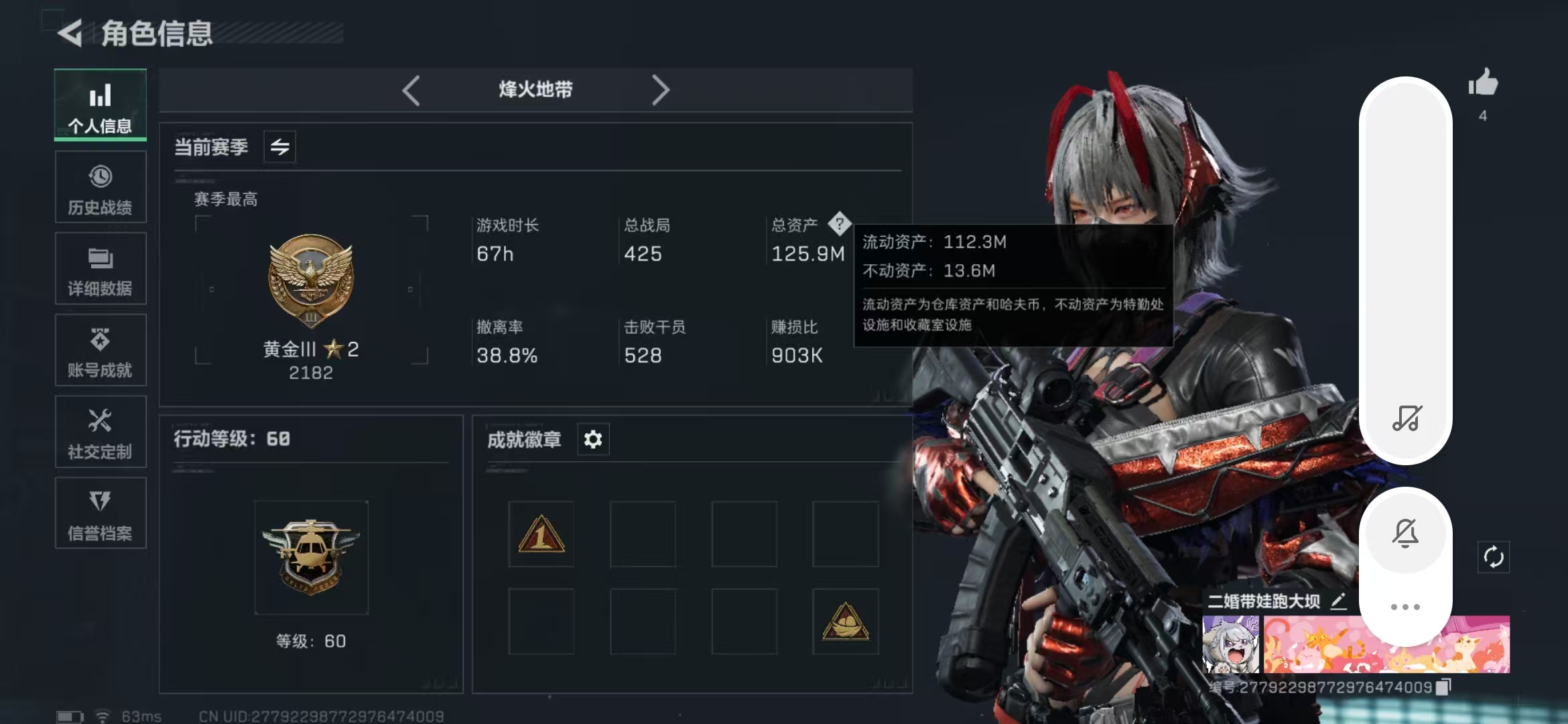Image resolution: width=1568 pixels, height=724 pixels.
Task: Toggle the muted music note button
Action: tap(1406, 418)
